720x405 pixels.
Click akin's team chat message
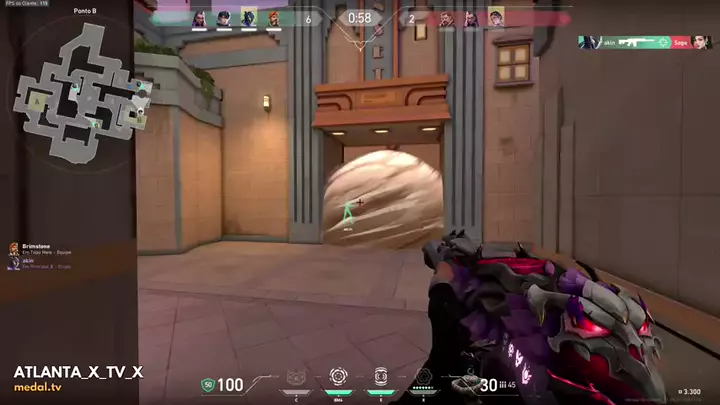coord(38,263)
